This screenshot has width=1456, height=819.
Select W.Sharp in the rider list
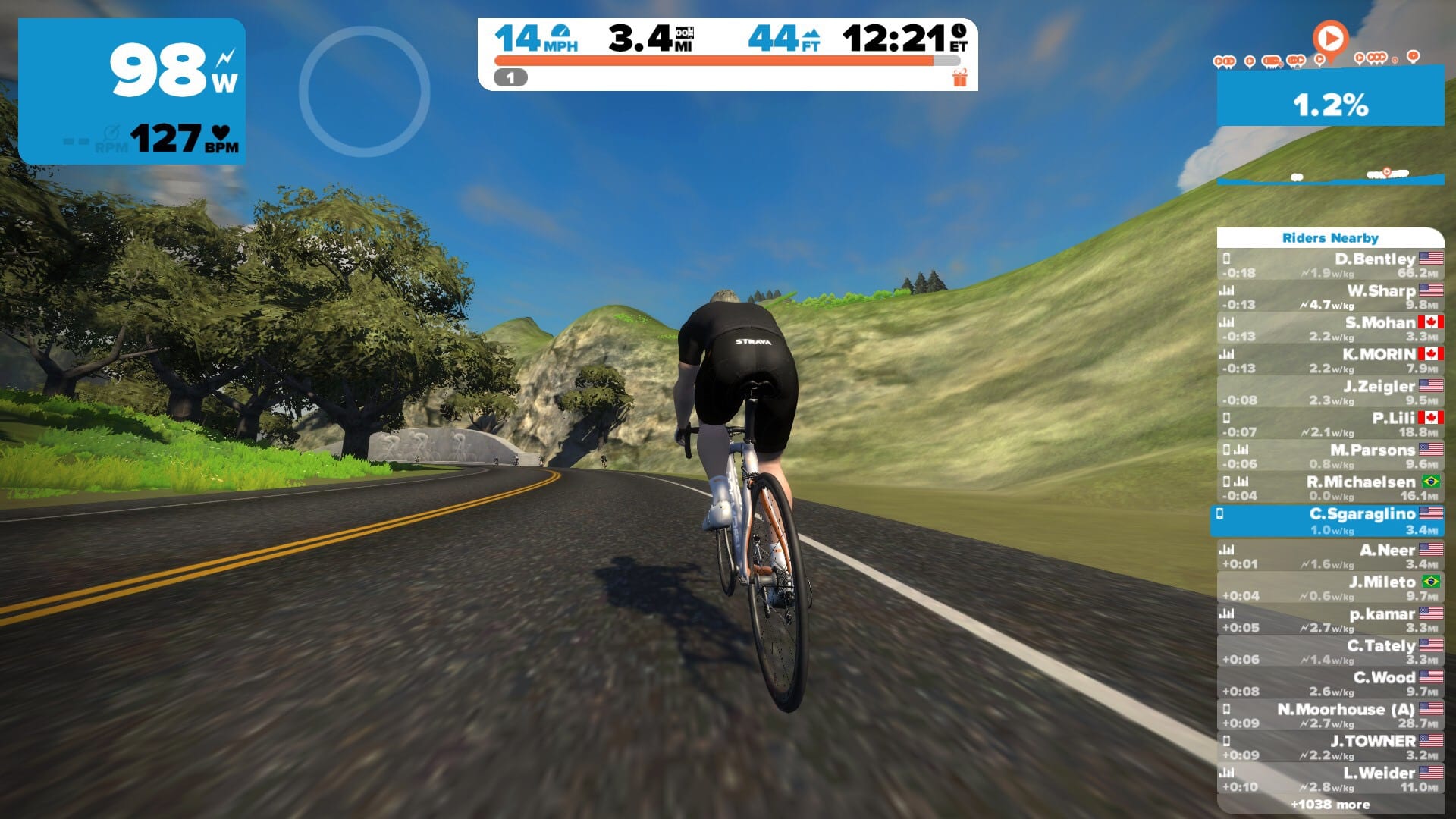(x=1330, y=297)
